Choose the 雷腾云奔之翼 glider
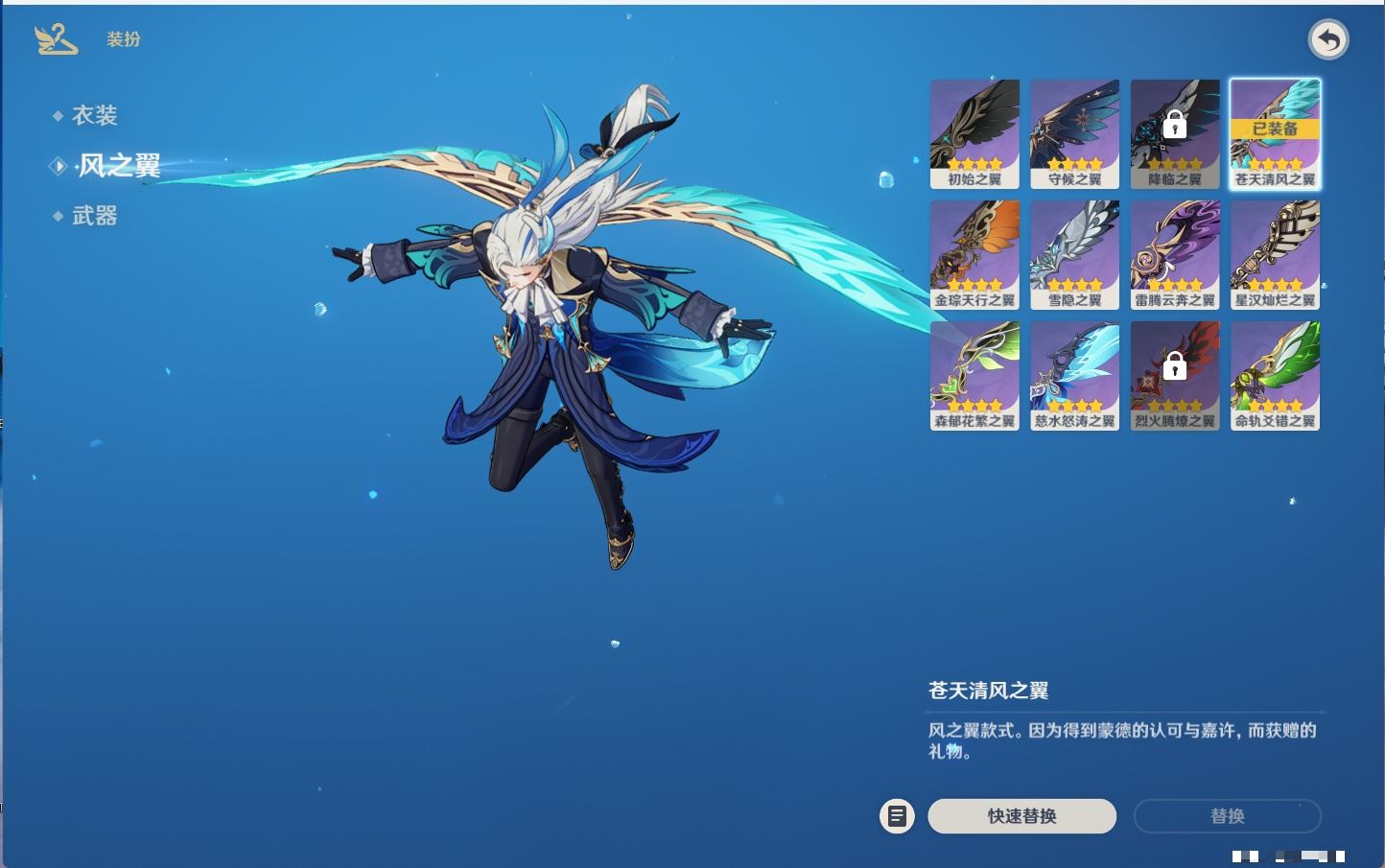Image resolution: width=1385 pixels, height=868 pixels. coord(1175,254)
